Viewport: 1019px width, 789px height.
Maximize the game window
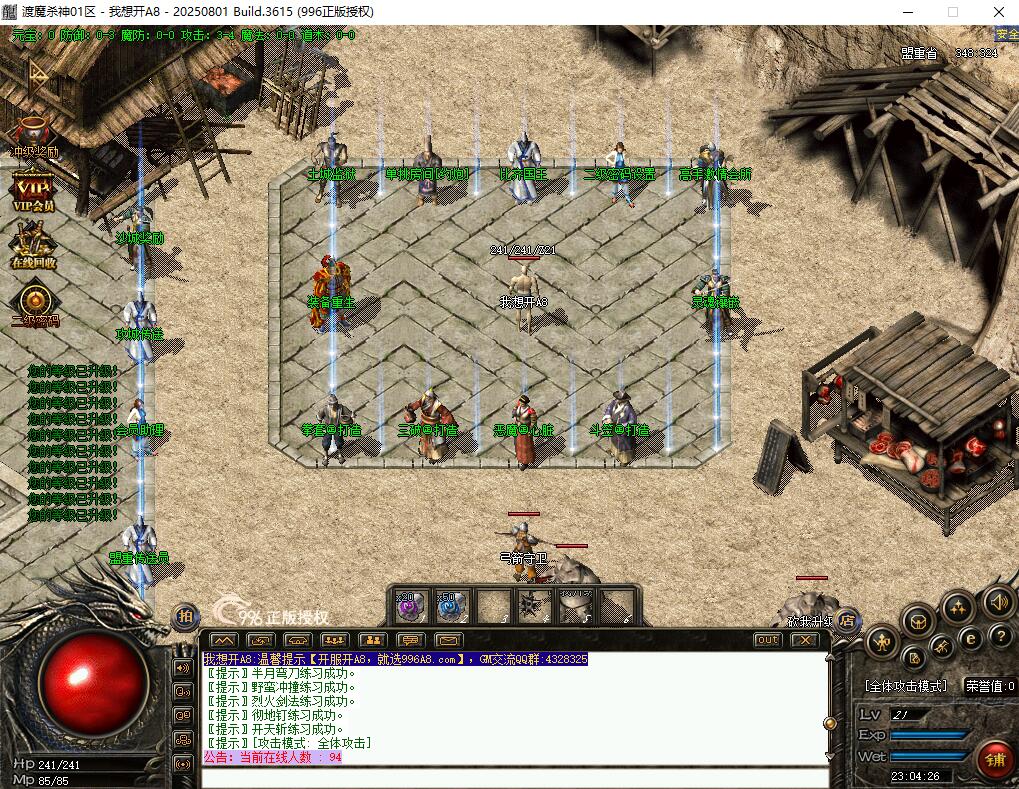952,12
